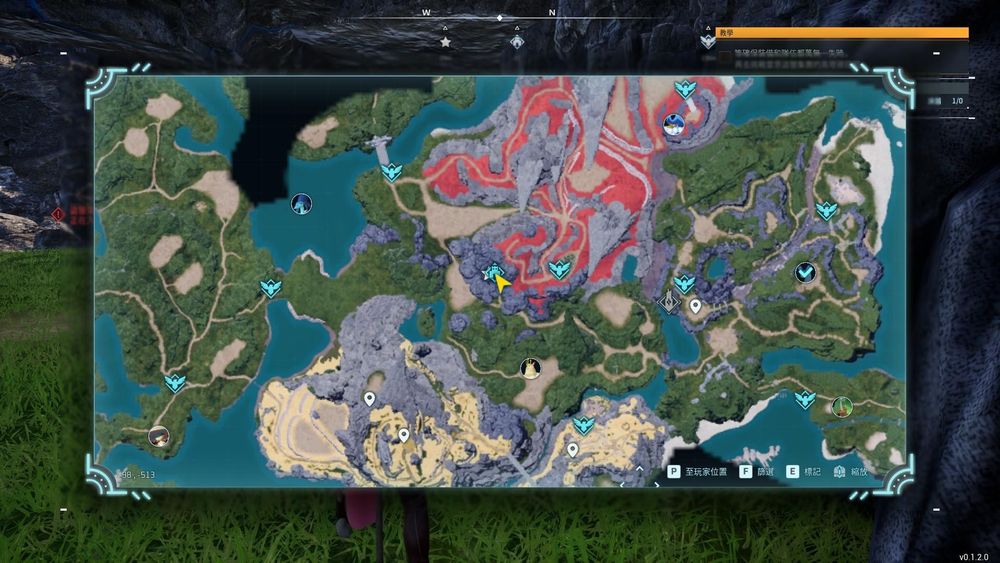Click the blue-white boss portrait in the volcano
This screenshot has height=563, width=1000.
point(674,125)
